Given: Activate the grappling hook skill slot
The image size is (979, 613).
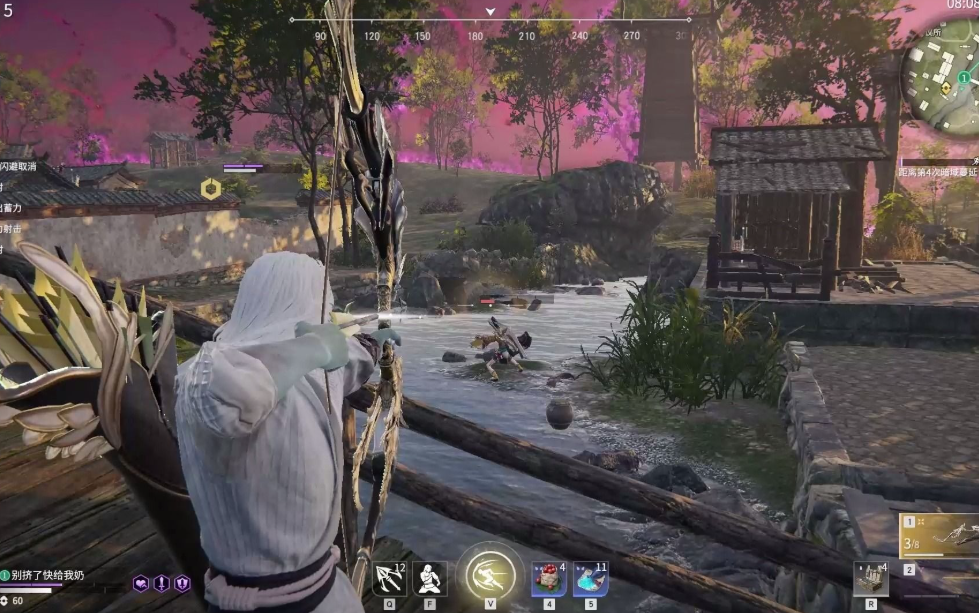Looking at the screenshot, I should (x=389, y=579).
